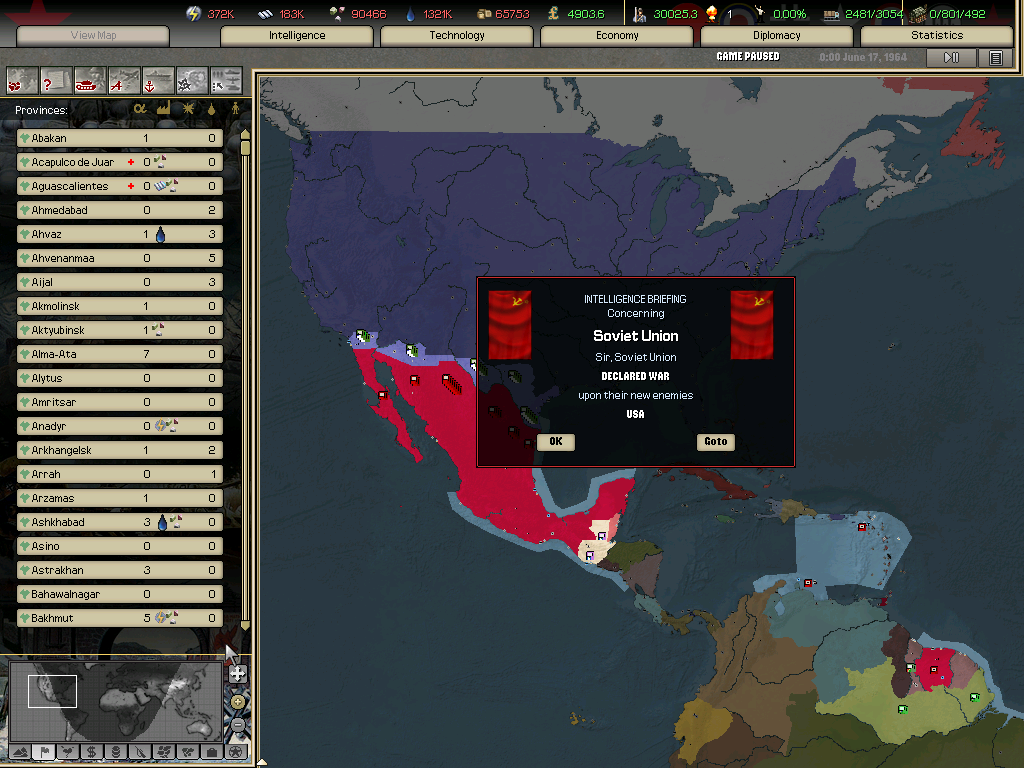This screenshot has height=768, width=1024.
Task: Show air units with the plane icon
Action: pyautogui.click(x=124, y=78)
